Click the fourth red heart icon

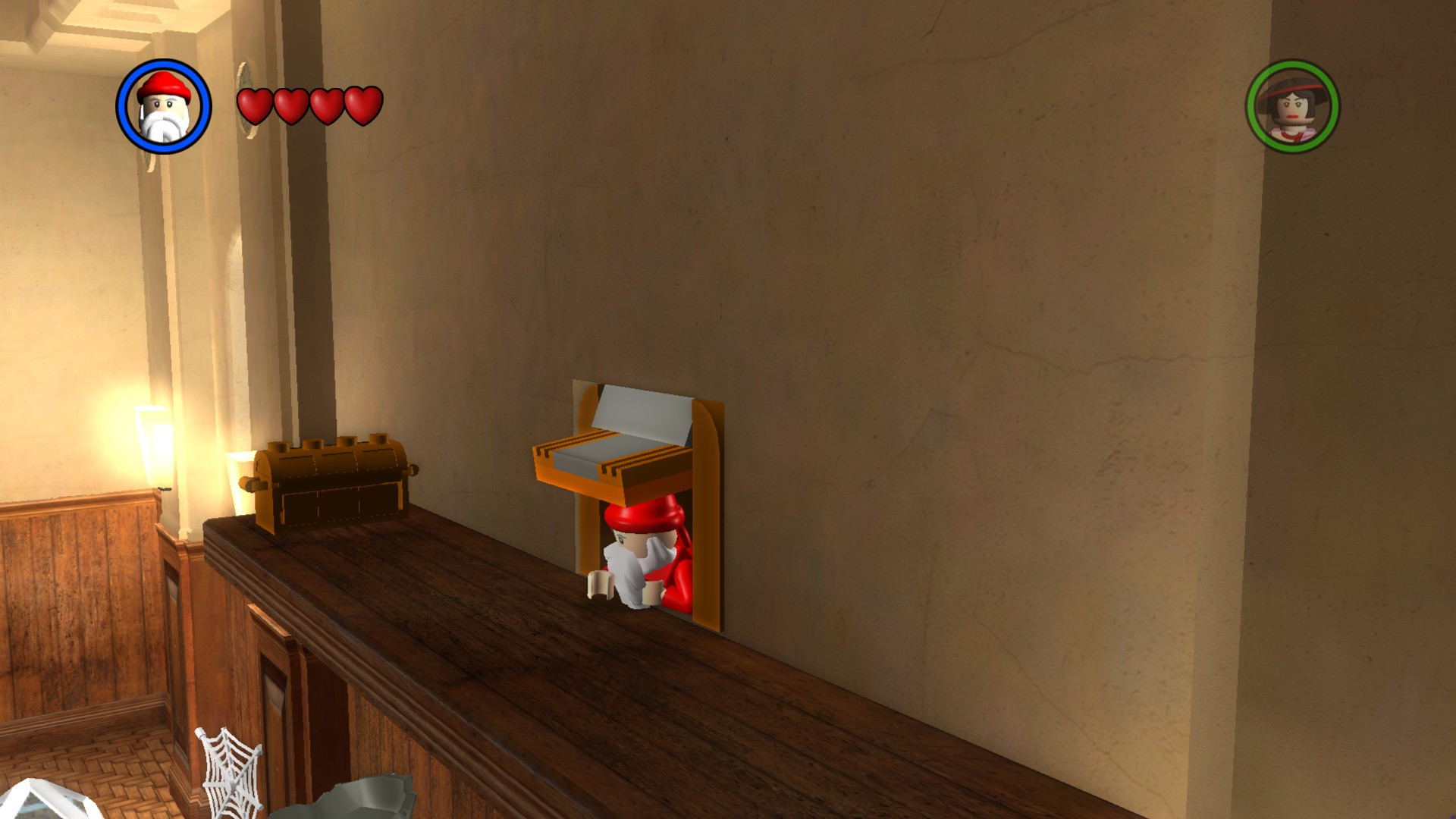363,106
